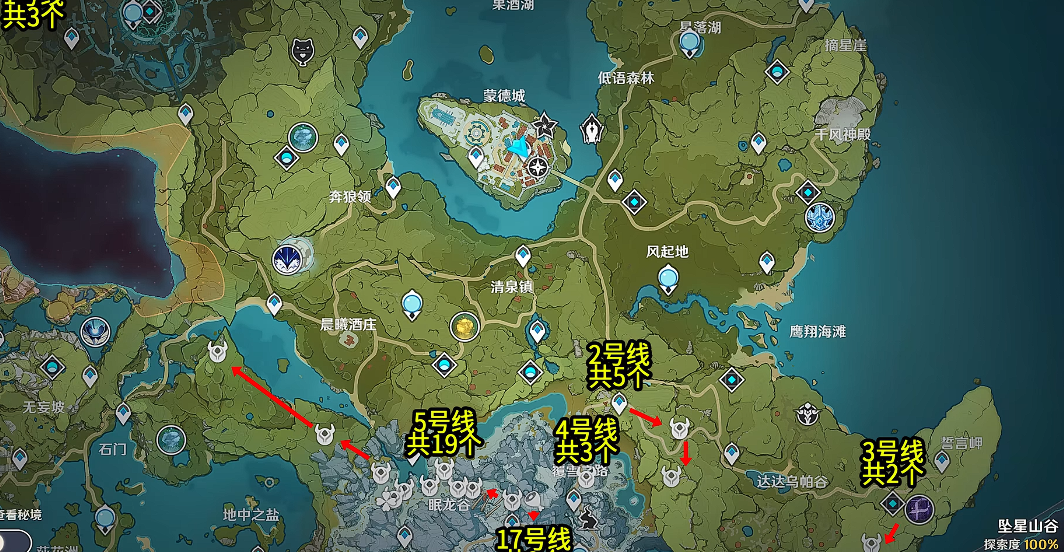The image size is (1064, 552).
Task: Select the Statue of the Seven near Dawn Winery
Action: (414, 304)
